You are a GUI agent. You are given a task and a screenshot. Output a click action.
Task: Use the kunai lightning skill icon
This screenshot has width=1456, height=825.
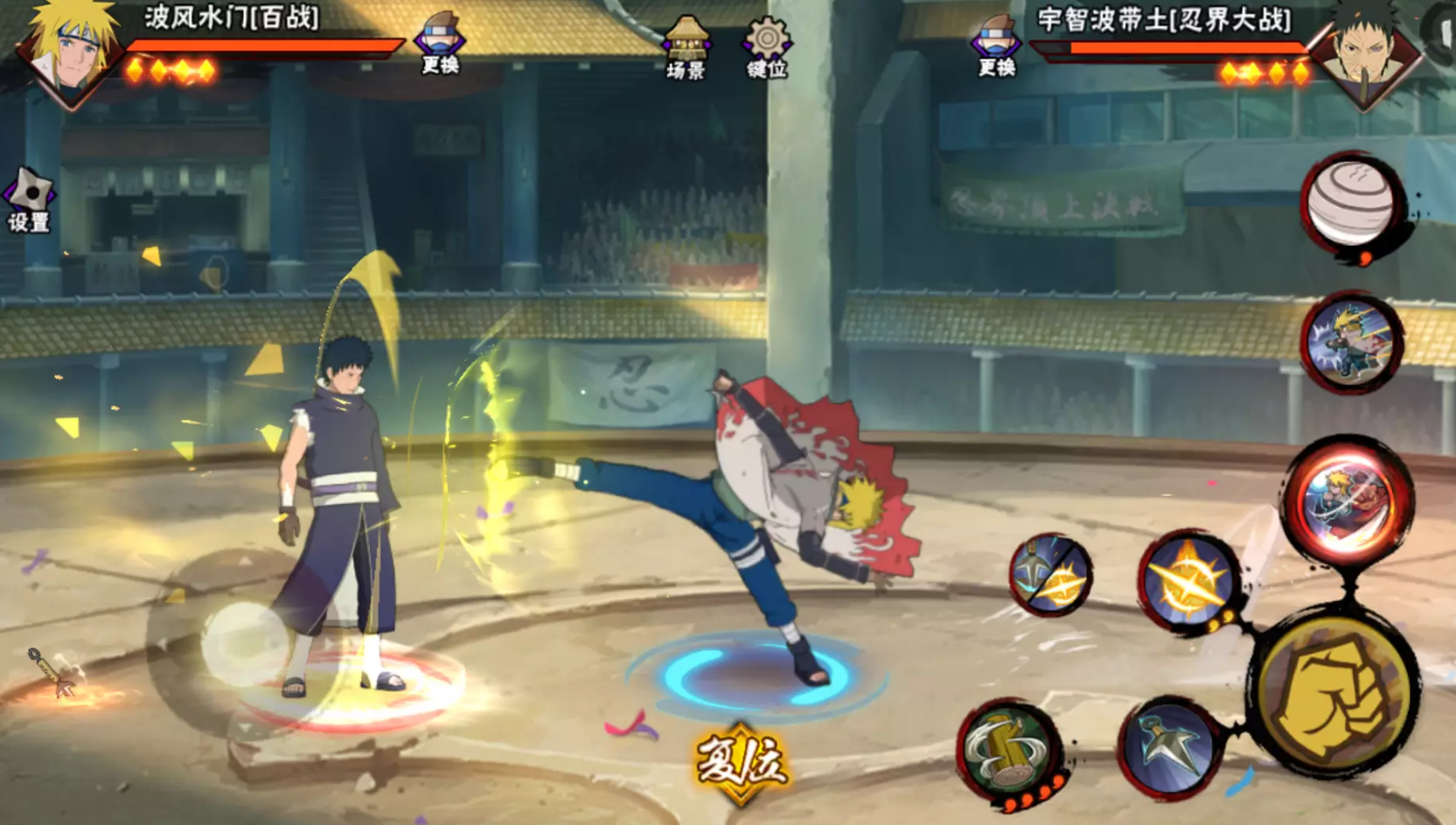[1049, 575]
